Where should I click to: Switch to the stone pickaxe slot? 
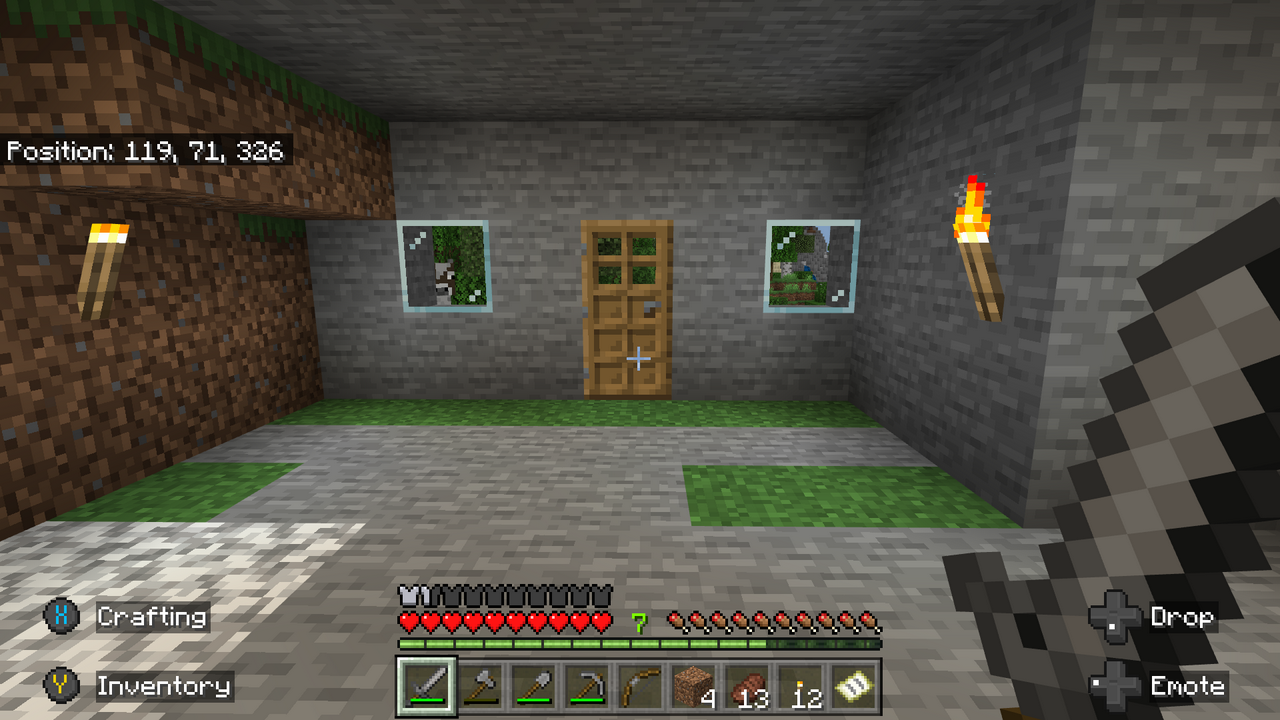[587, 686]
